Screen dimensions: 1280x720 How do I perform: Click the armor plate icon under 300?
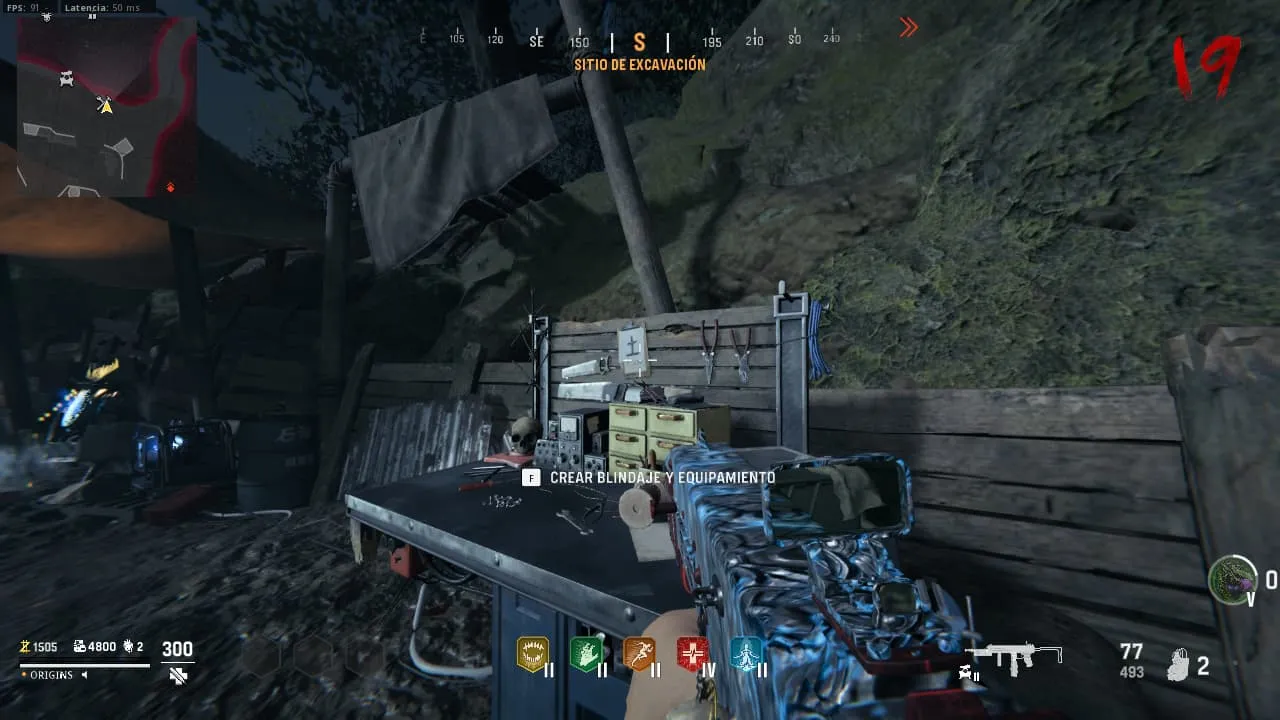pos(178,676)
